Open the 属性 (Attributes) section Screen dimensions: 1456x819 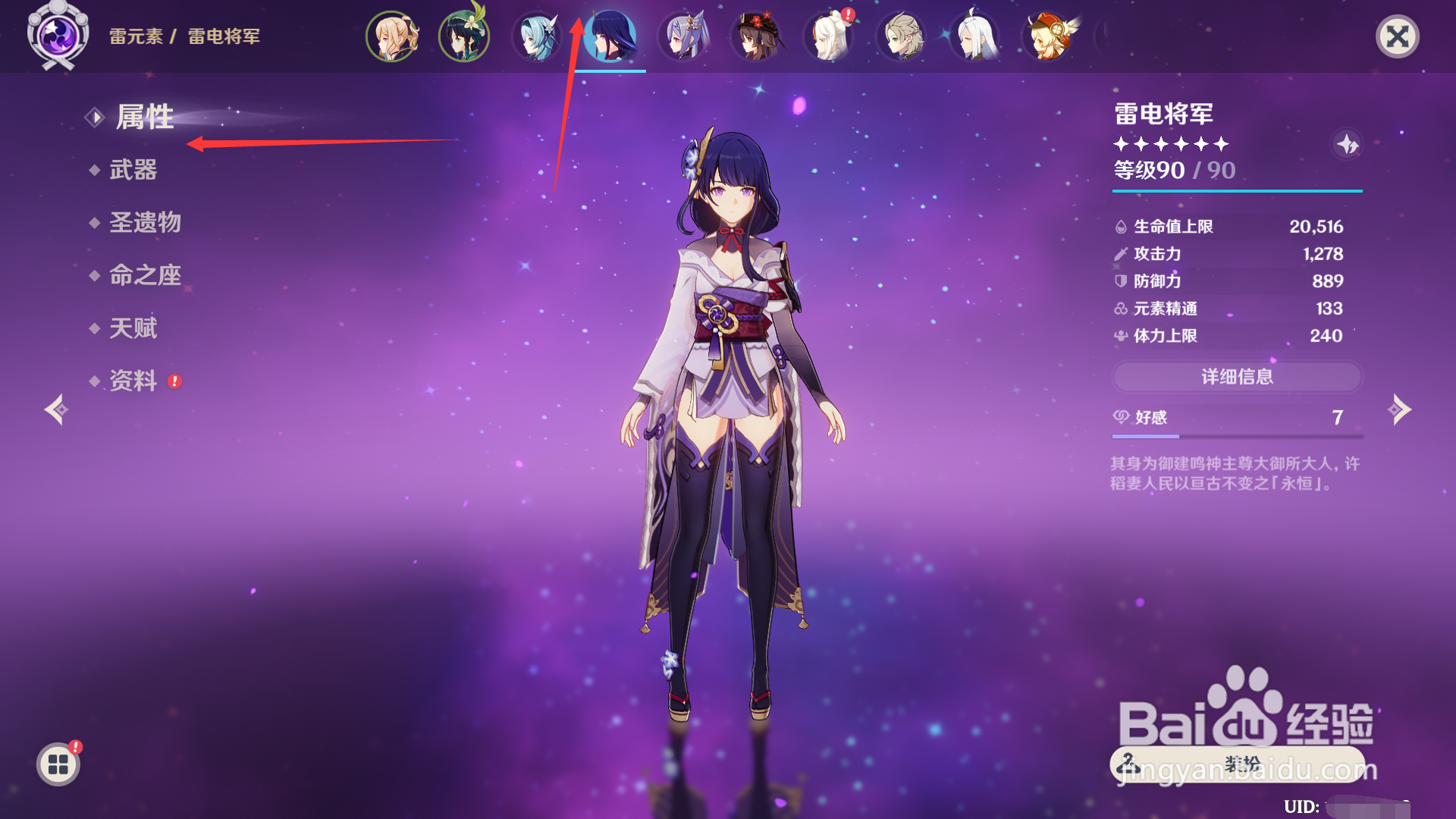click(x=146, y=118)
